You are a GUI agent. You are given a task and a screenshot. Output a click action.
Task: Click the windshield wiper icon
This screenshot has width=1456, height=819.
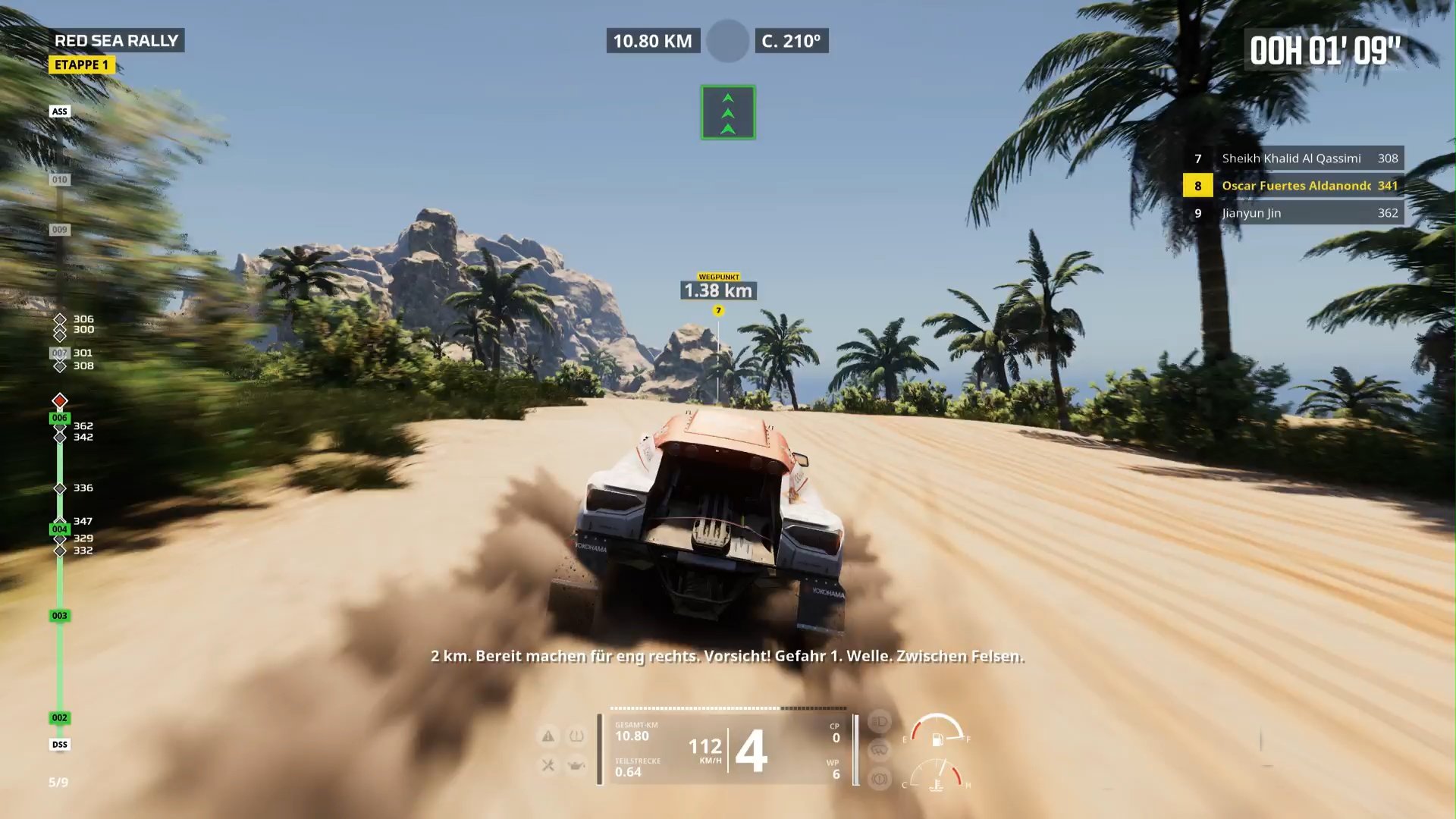pos(877,750)
